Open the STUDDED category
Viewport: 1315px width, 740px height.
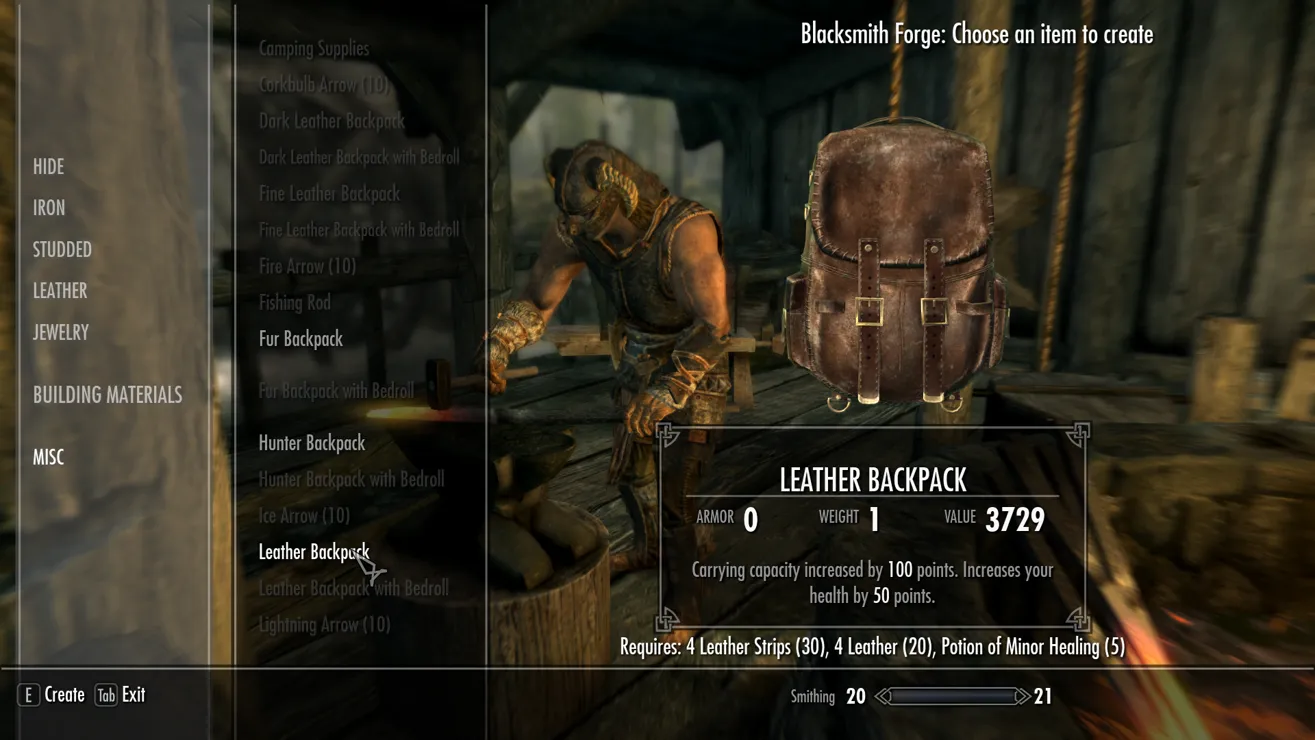pos(62,250)
